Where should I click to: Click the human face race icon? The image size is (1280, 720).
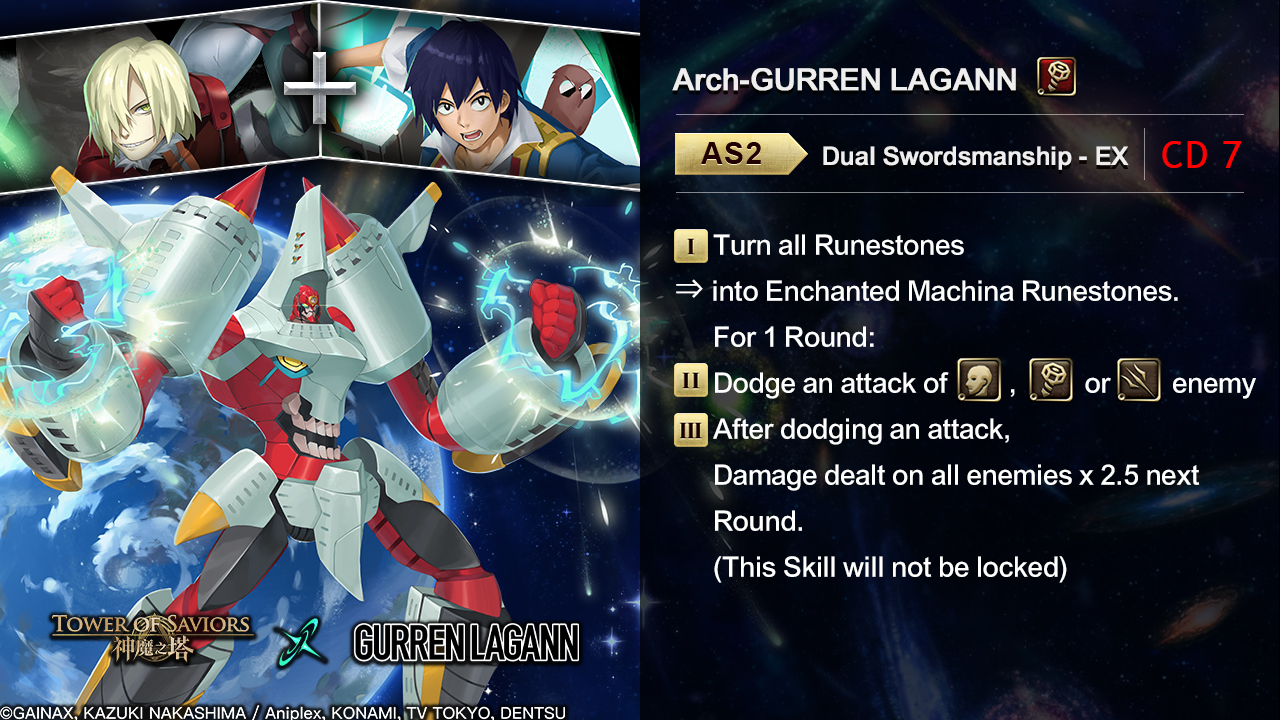coord(979,381)
